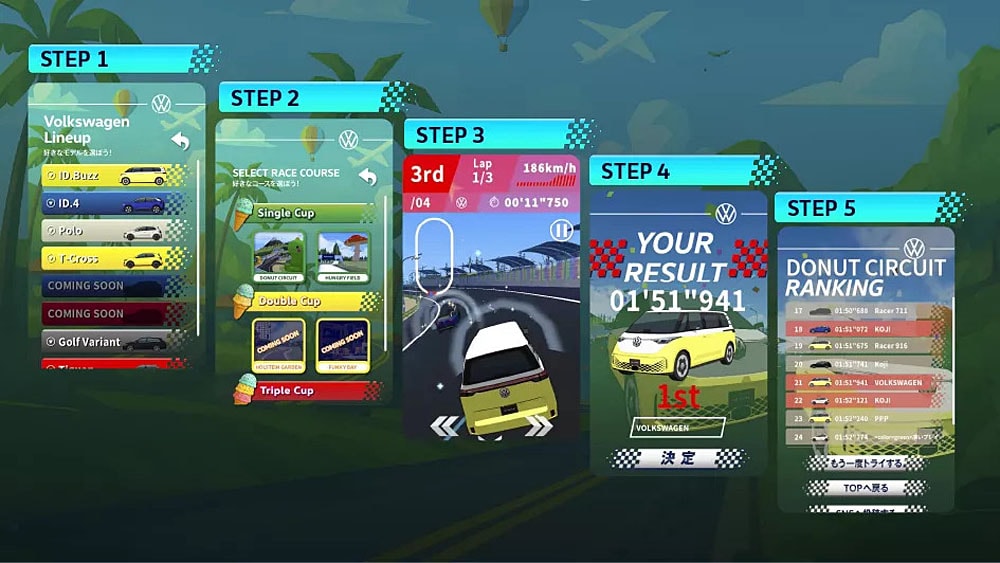Select the T-Cross car
The image size is (1000, 563).
click(x=113, y=258)
